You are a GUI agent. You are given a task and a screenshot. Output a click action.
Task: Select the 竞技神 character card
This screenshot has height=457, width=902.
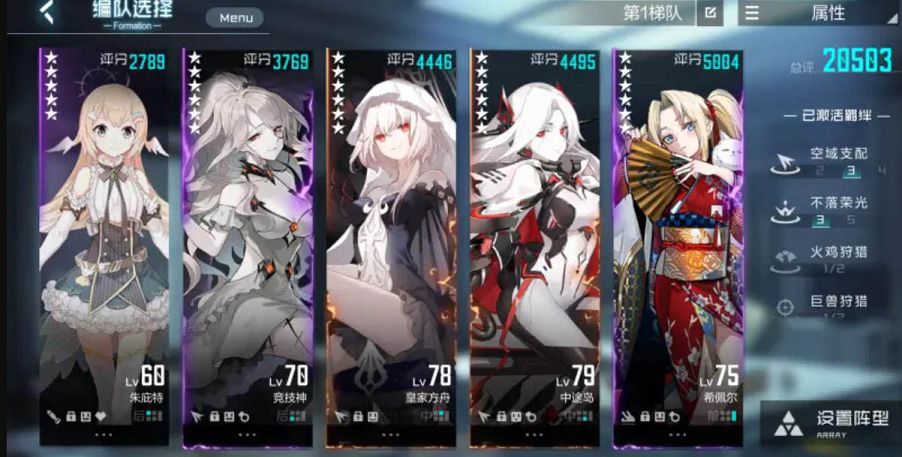coord(246,245)
